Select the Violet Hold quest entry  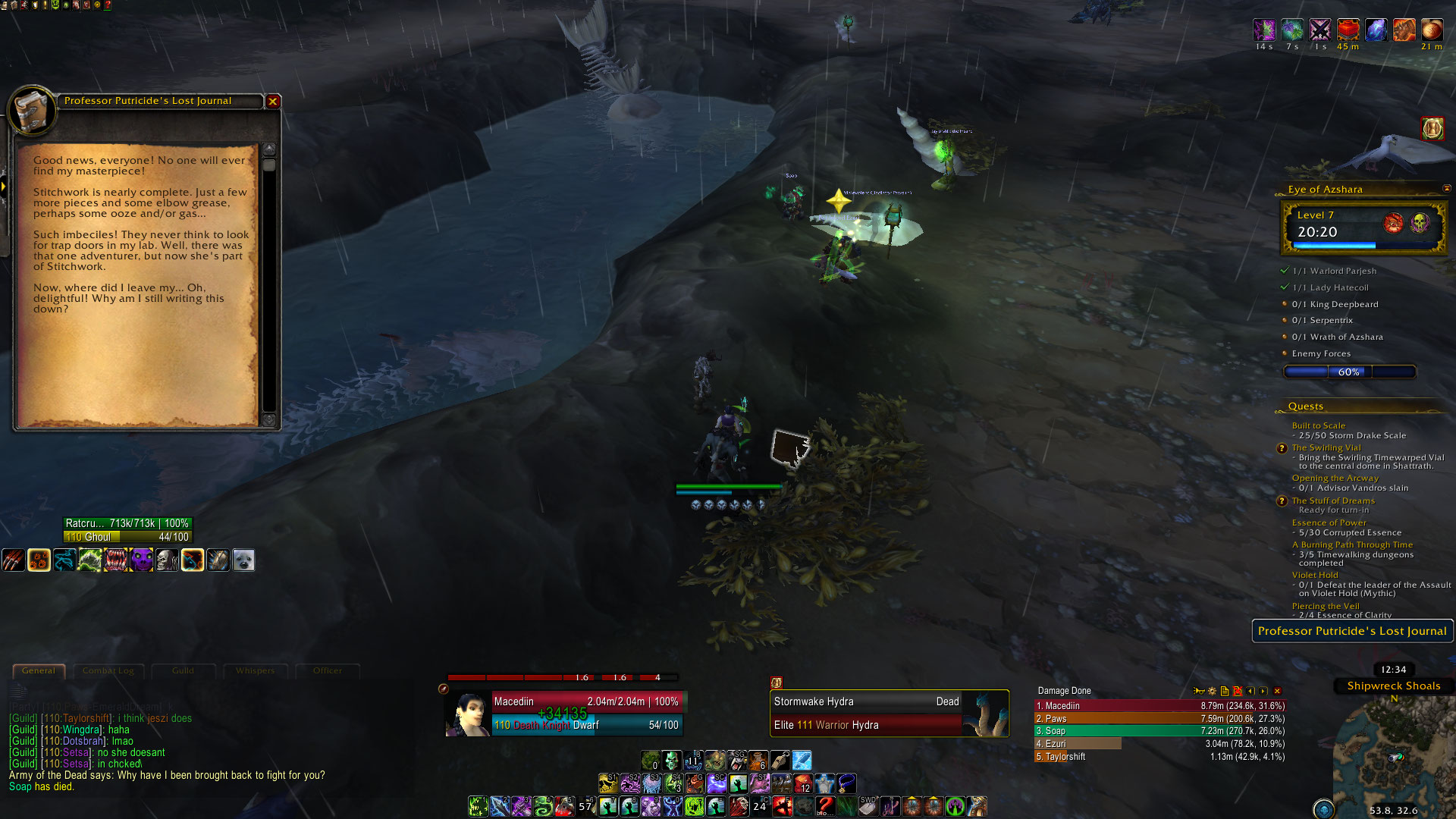coord(1315,575)
